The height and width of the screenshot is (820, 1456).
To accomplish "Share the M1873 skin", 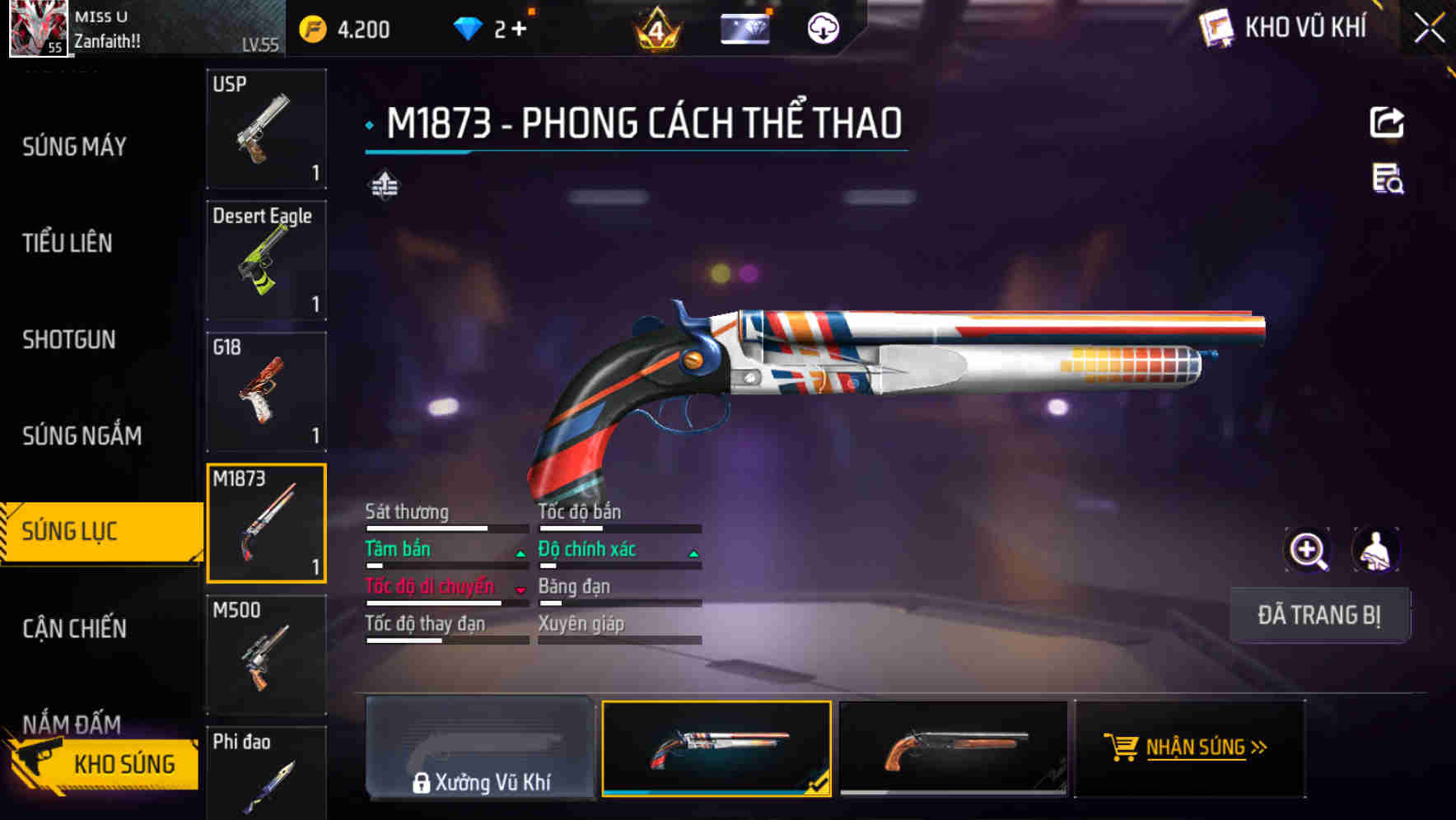I will [1387, 123].
